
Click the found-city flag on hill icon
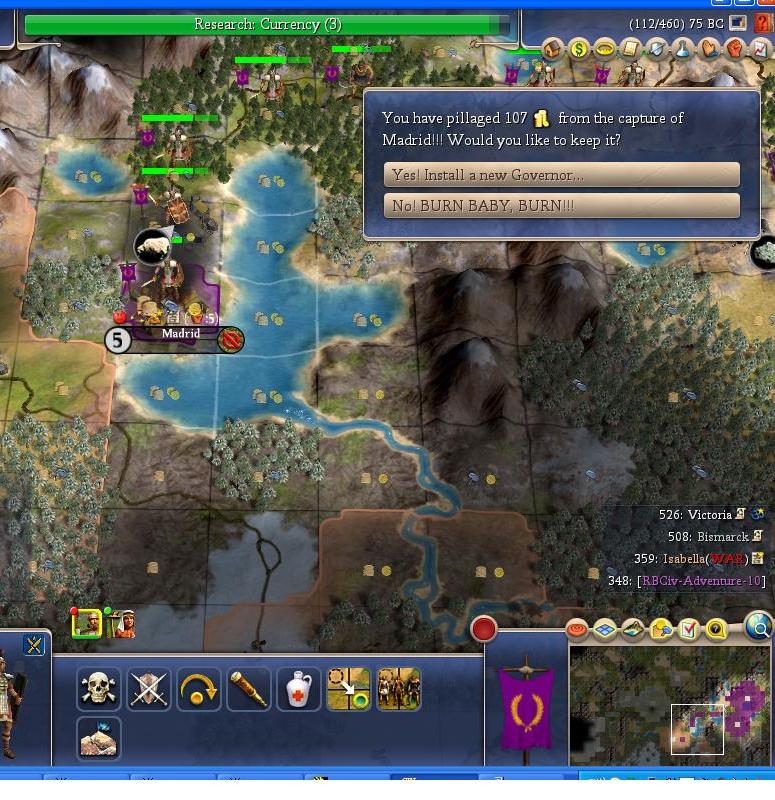(98, 739)
